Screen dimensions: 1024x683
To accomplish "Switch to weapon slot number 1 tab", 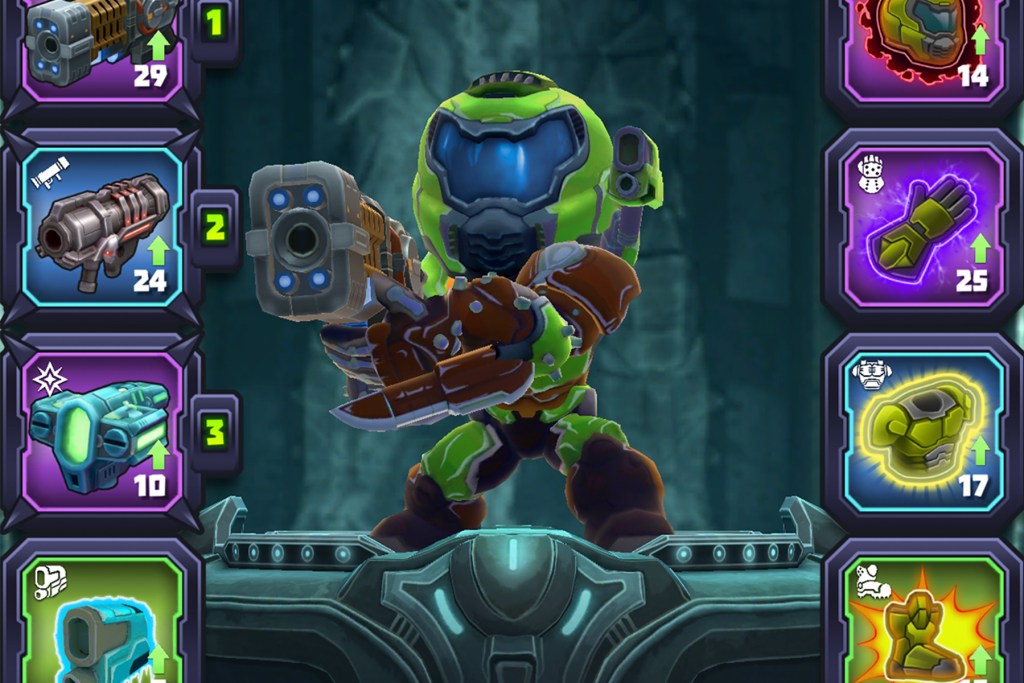I will pos(214,24).
